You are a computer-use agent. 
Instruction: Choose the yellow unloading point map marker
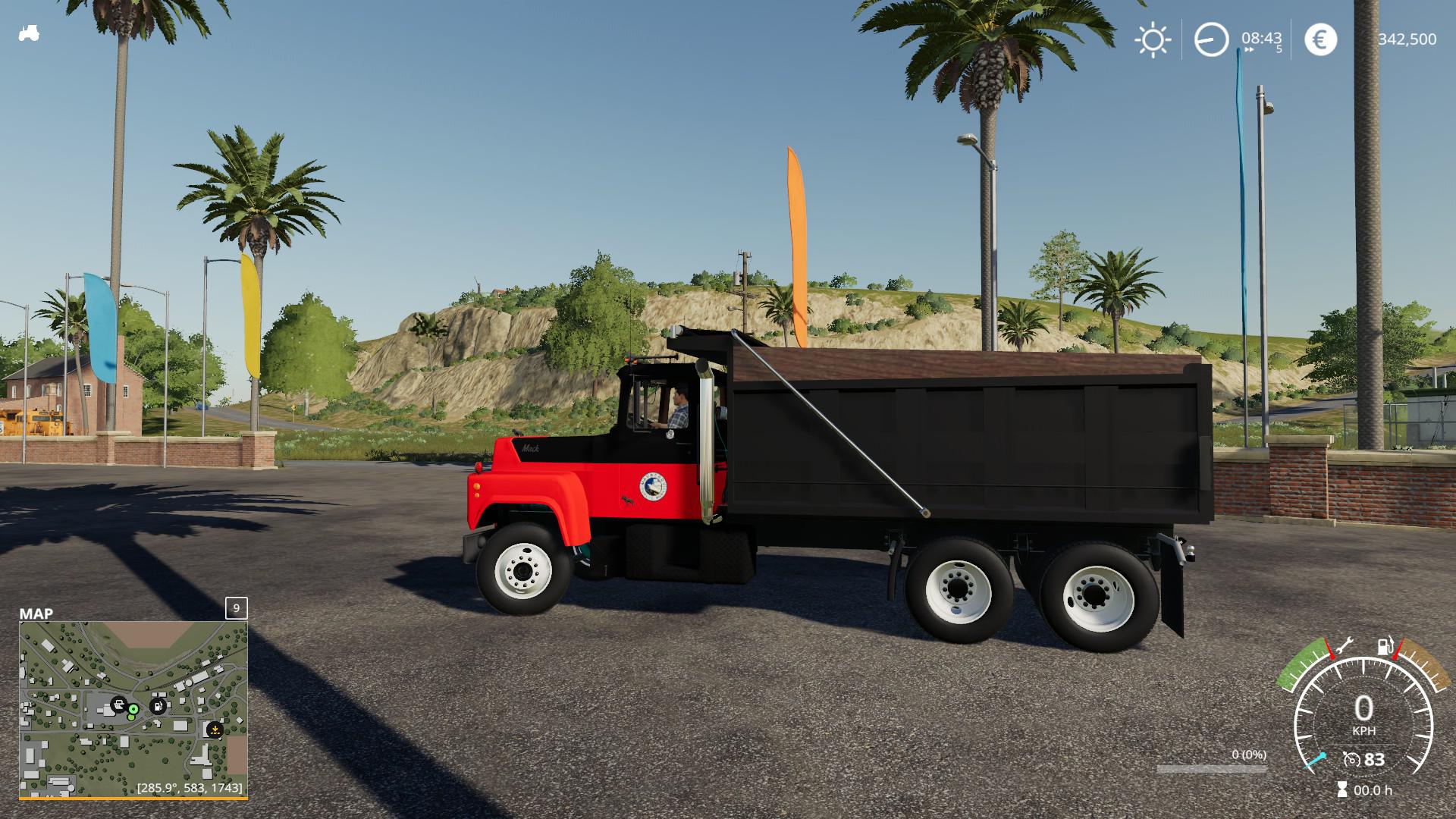pos(215,730)
